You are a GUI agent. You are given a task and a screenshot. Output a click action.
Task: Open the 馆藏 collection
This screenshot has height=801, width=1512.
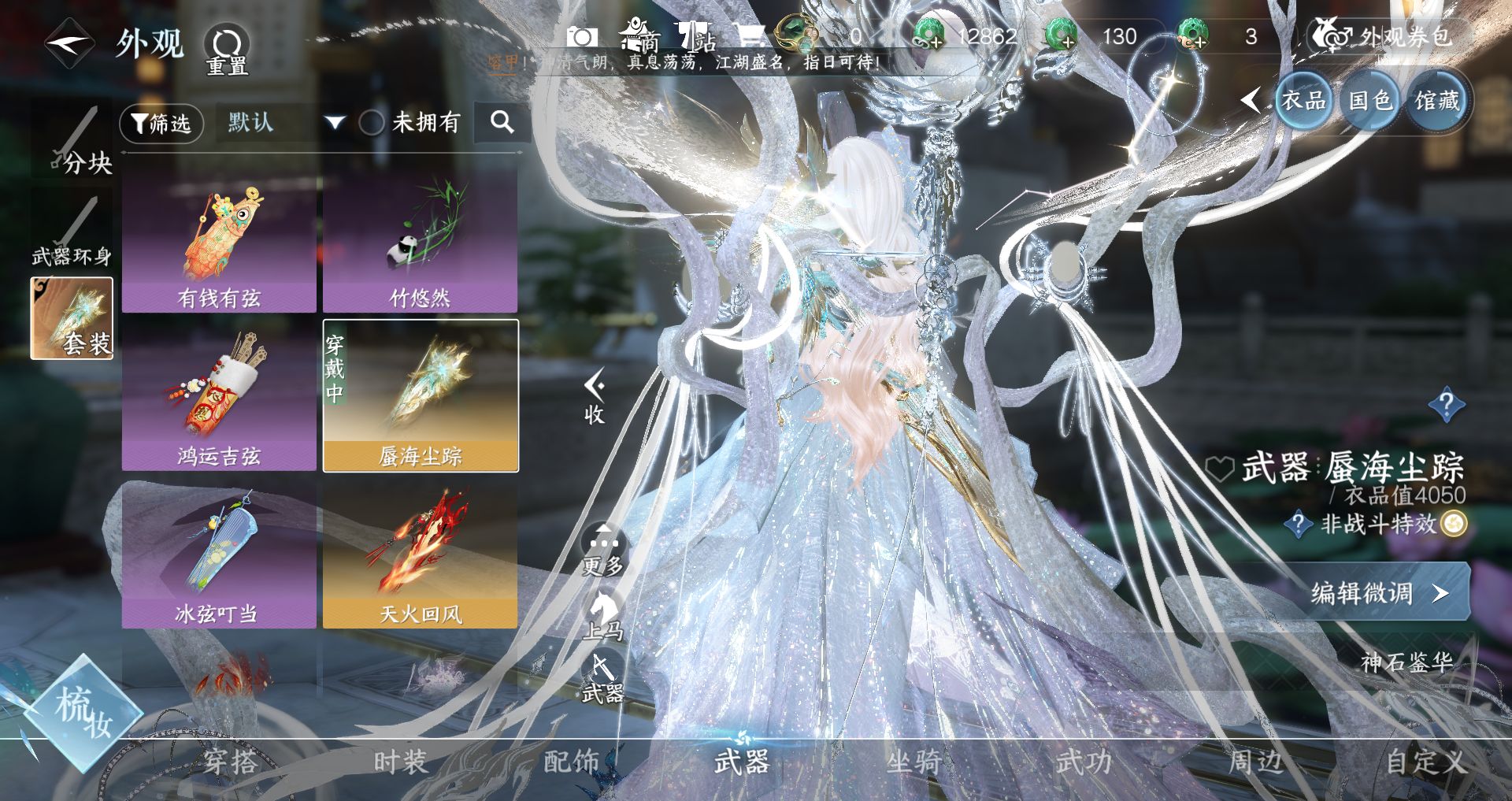[1437, 101]
